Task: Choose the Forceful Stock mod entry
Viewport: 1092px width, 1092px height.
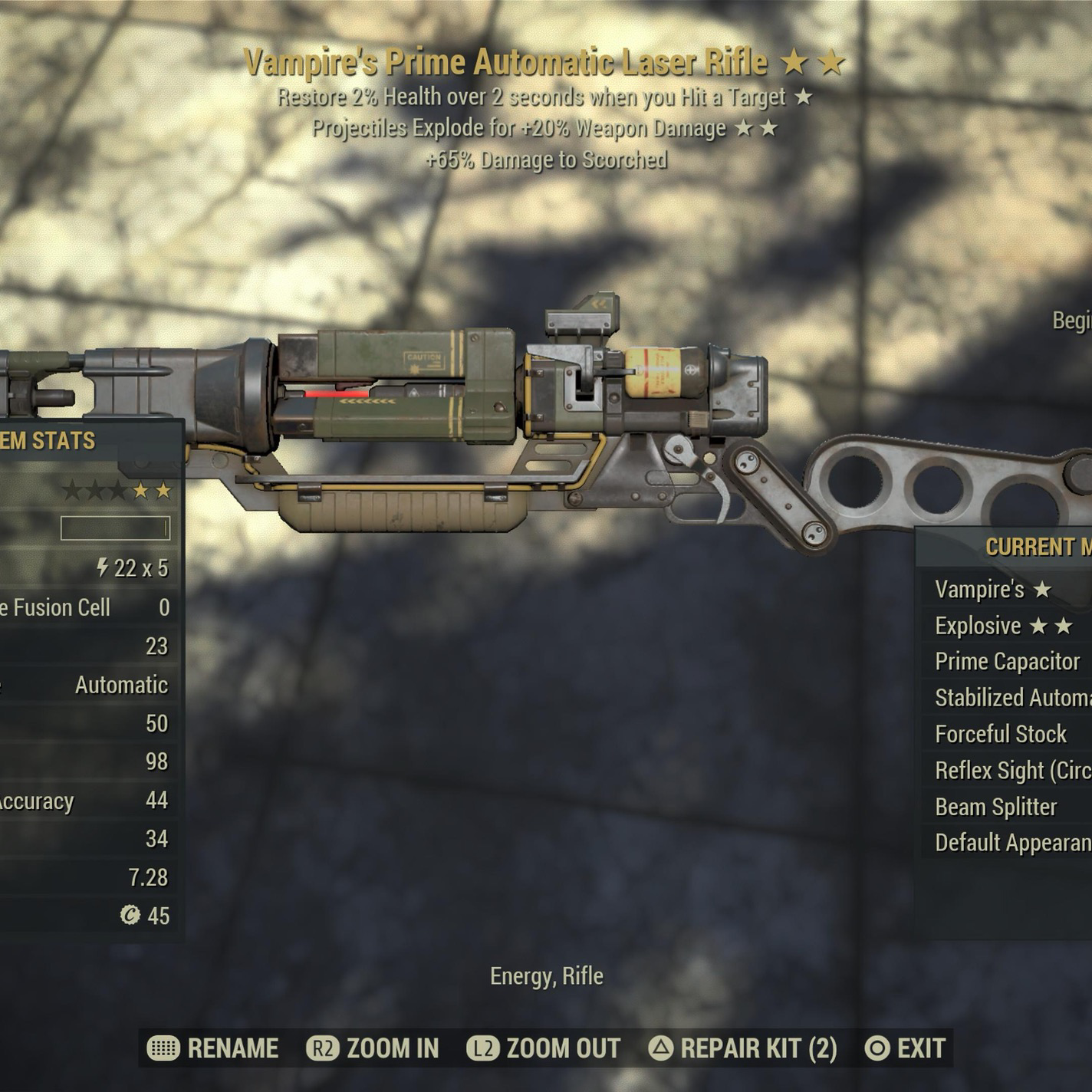Action: coord(1001,734)
